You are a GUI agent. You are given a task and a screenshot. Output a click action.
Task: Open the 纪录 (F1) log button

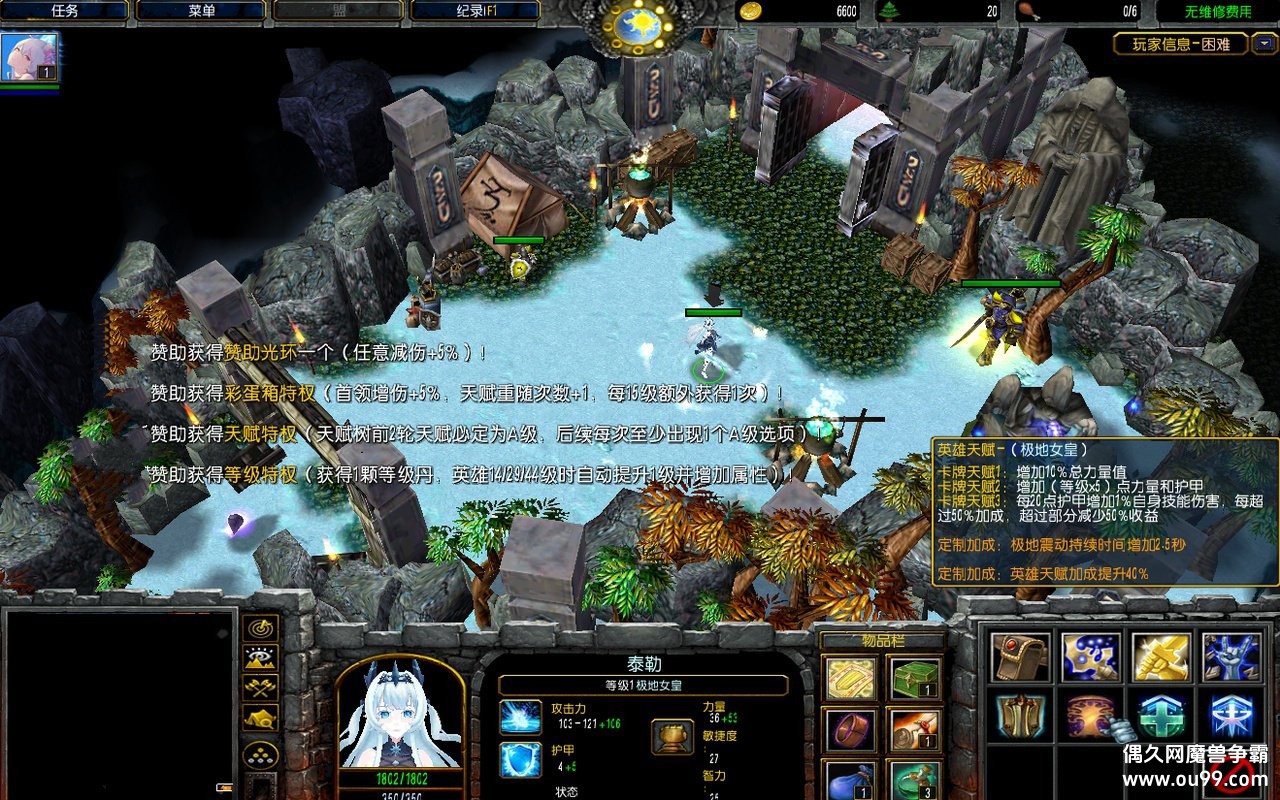pyautogui.click(x=474, y=11)
